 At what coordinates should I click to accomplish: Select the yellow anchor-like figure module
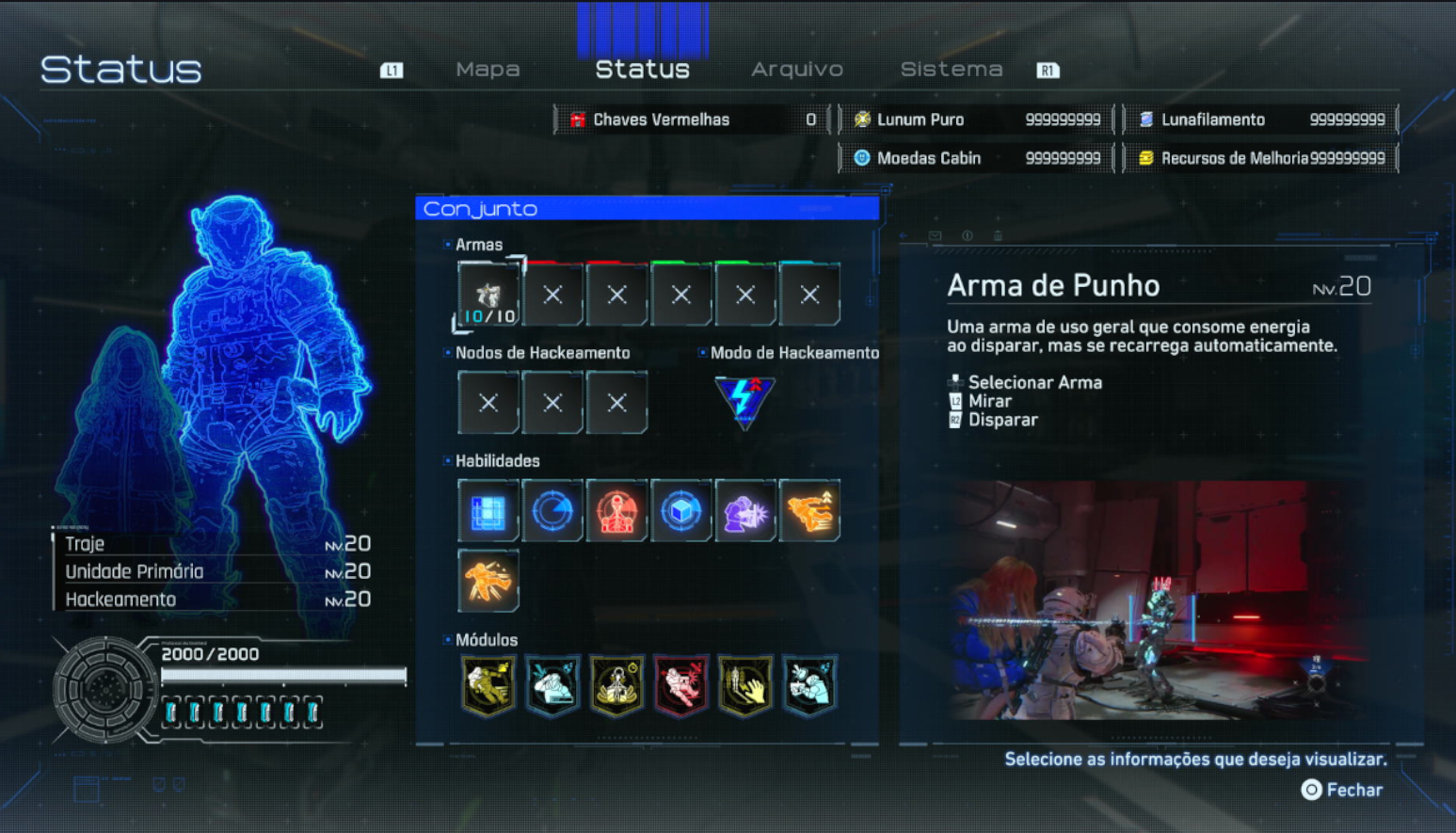pos(616,685)
